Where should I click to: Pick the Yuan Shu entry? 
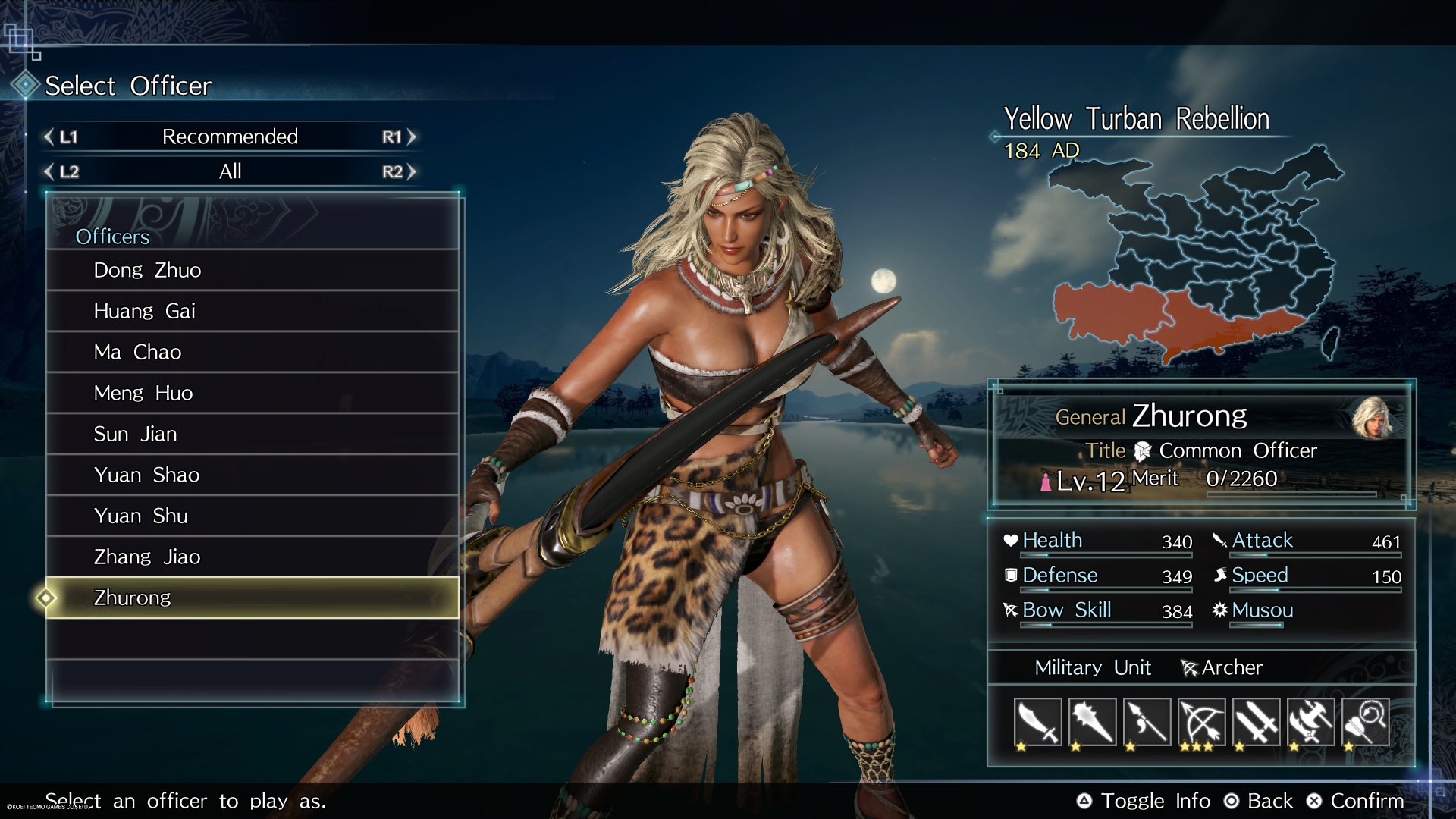point(252,516)
